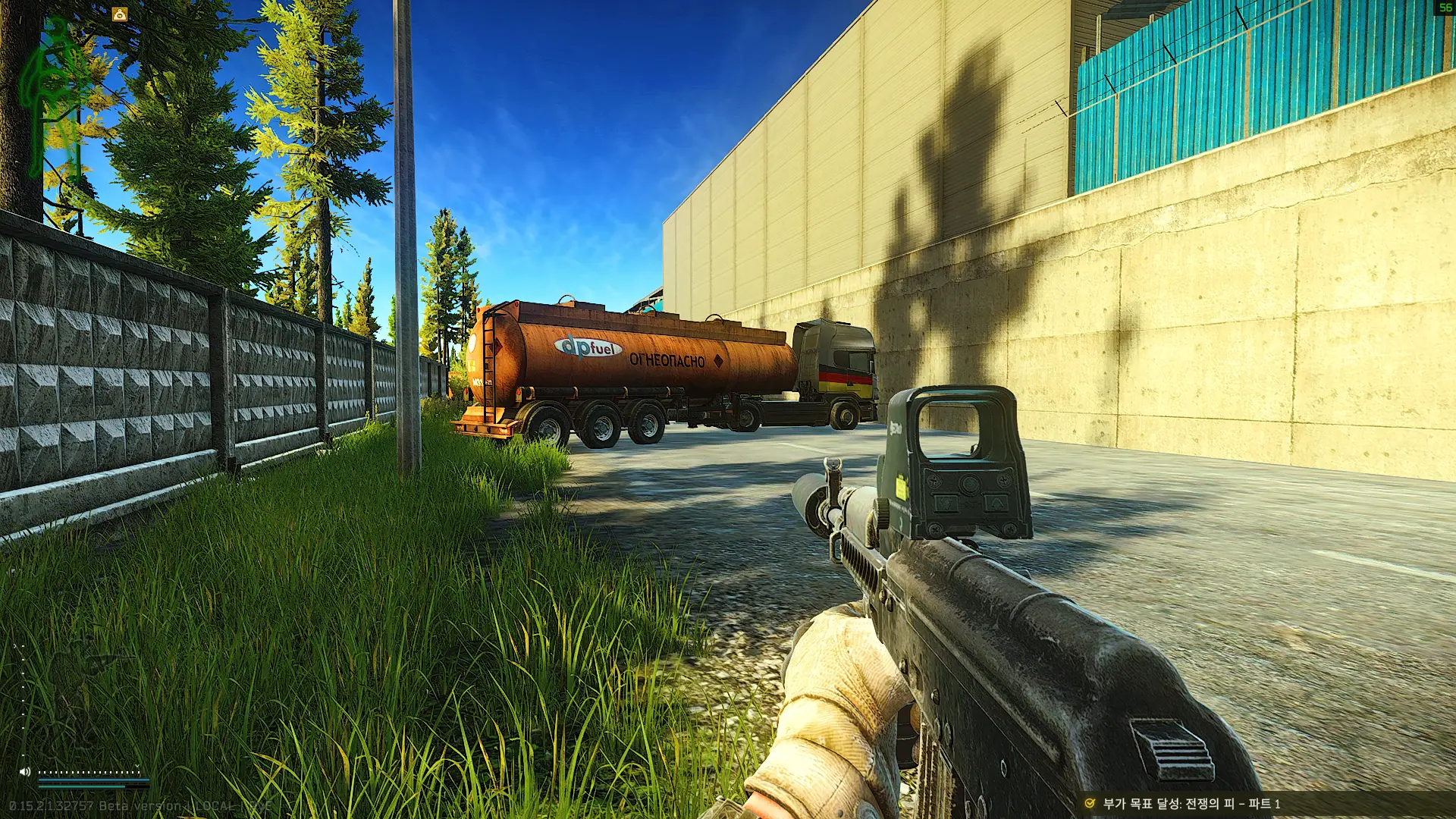Open the objective completed notification banner

pos(1191,804)
